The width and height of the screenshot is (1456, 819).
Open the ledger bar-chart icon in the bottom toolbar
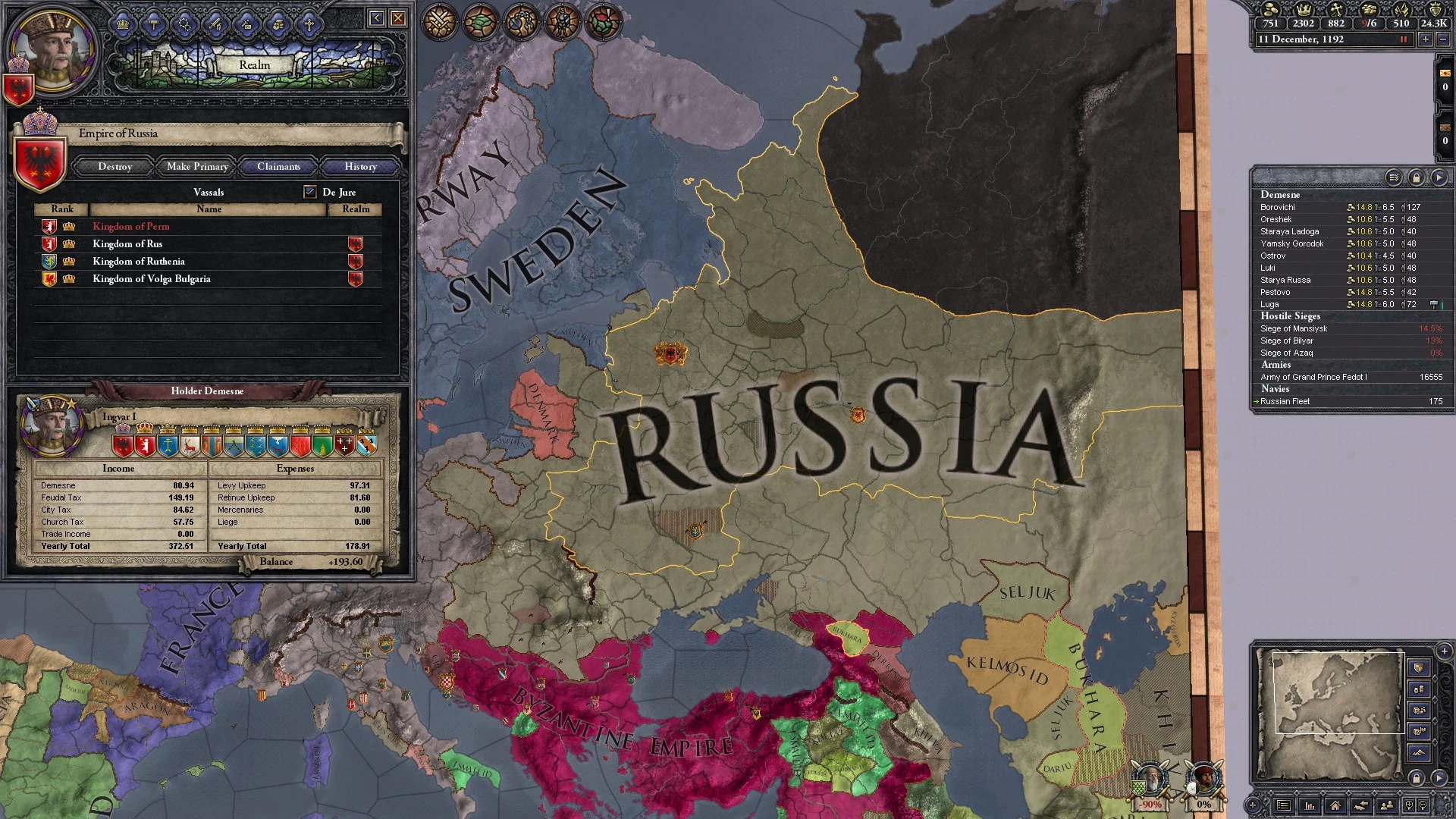tap(1310, 805)
